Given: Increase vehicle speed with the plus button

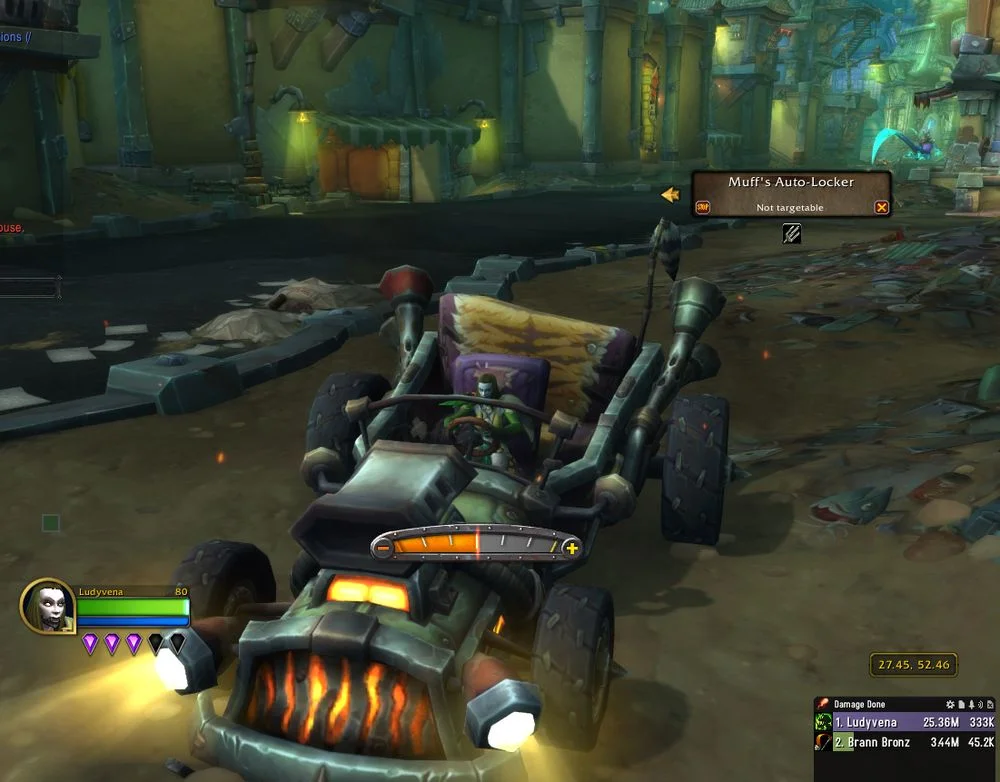Looking at the screenshot, I should tap(571, 547).
